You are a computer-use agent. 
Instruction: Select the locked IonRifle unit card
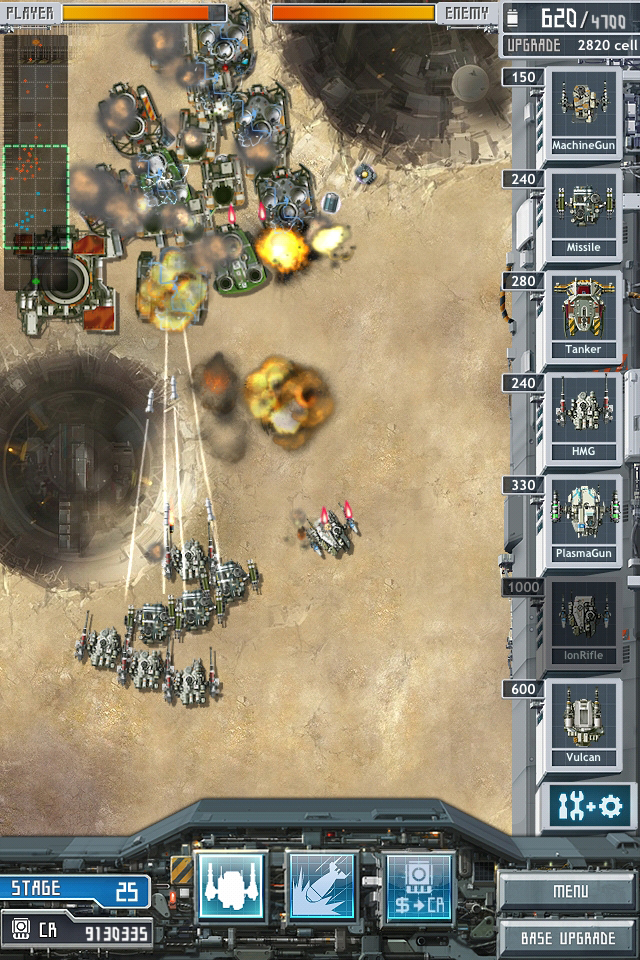(x=583, y=623)
